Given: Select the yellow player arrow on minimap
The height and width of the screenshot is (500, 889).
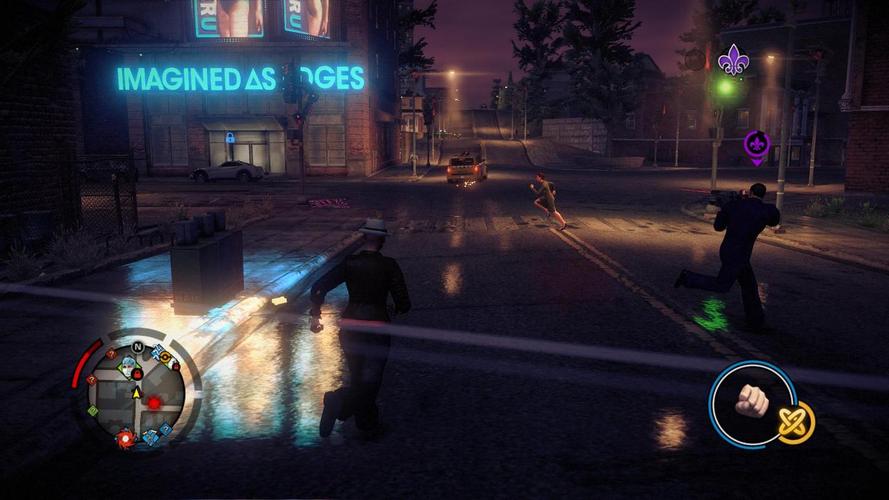Looking at the screenshot, I should tap(136, 393).
